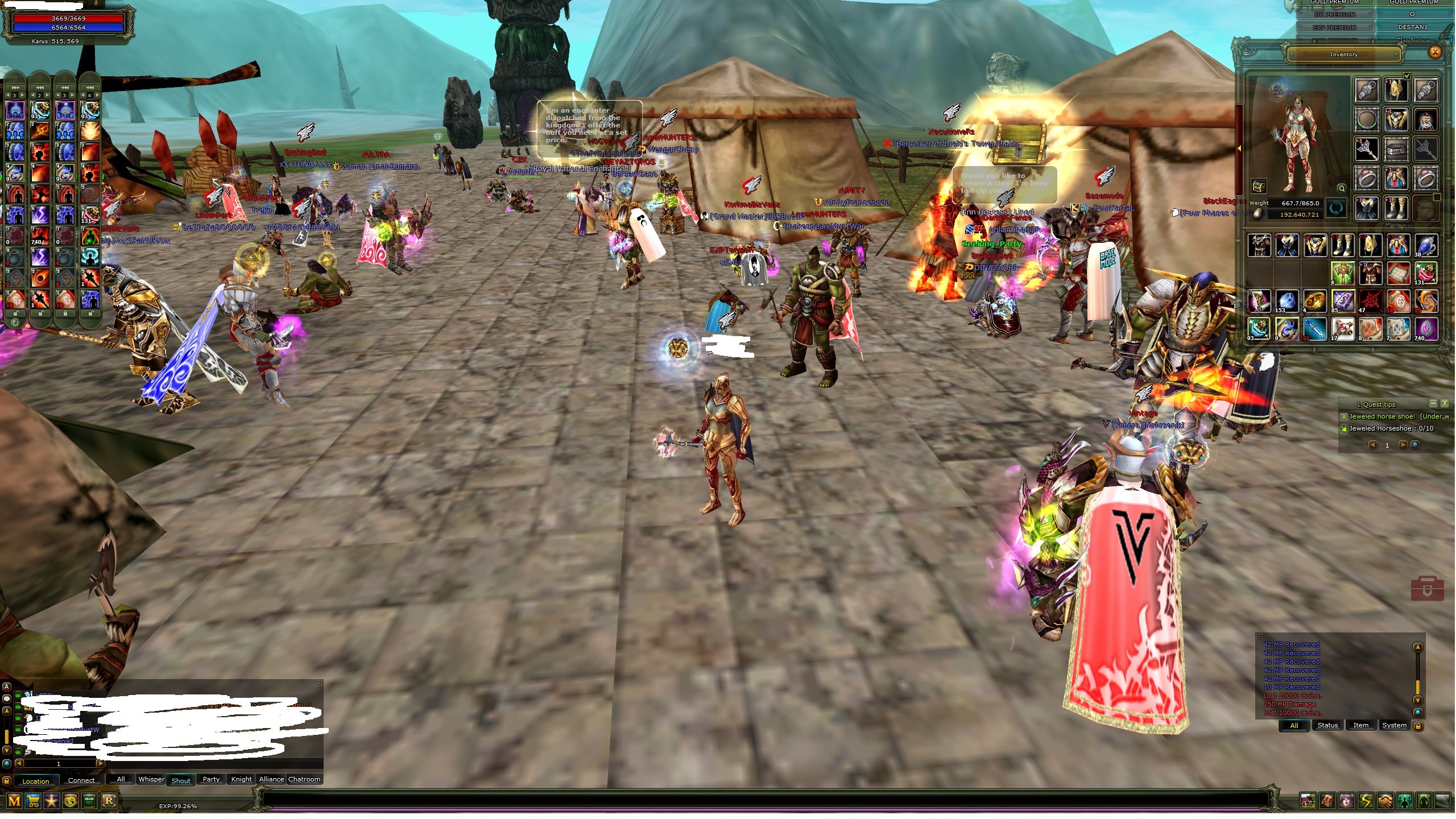Click the magnifier icon beside character preview
The height and width of the screenshot is (819, 1456).
(x=1342, y=188)
